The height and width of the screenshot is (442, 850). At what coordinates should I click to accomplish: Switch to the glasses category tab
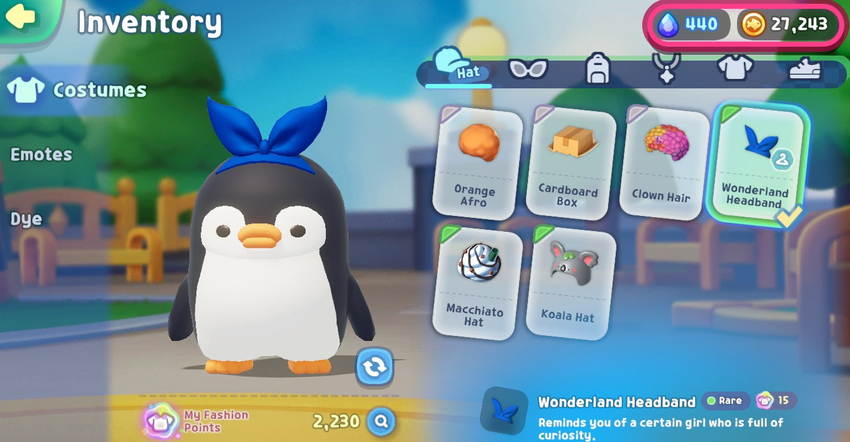pyautogui.click(x=528, y=68)
